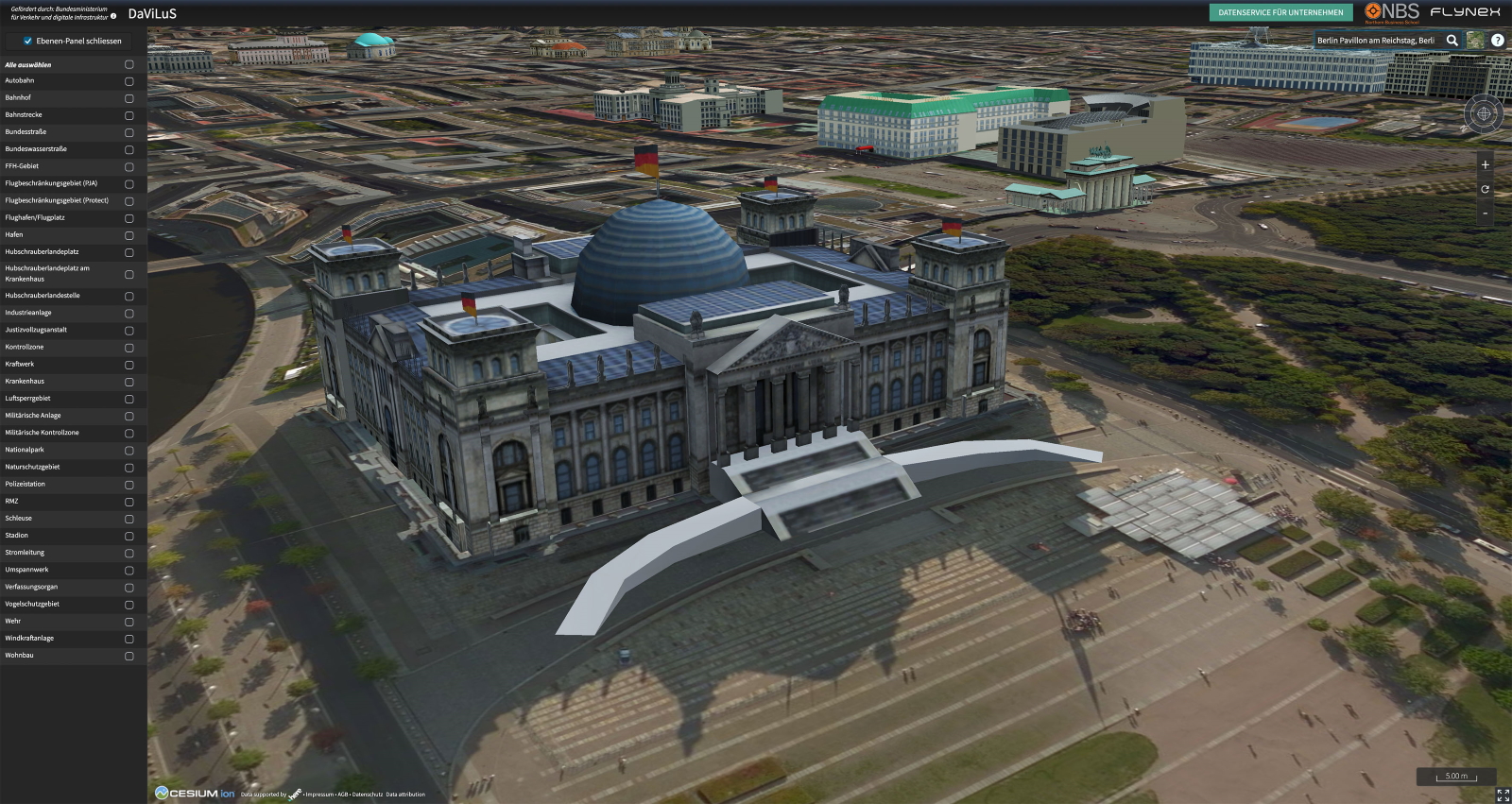Turn on the Bahnhof layer
1512x804 pixels.
[x=129, y=98]
